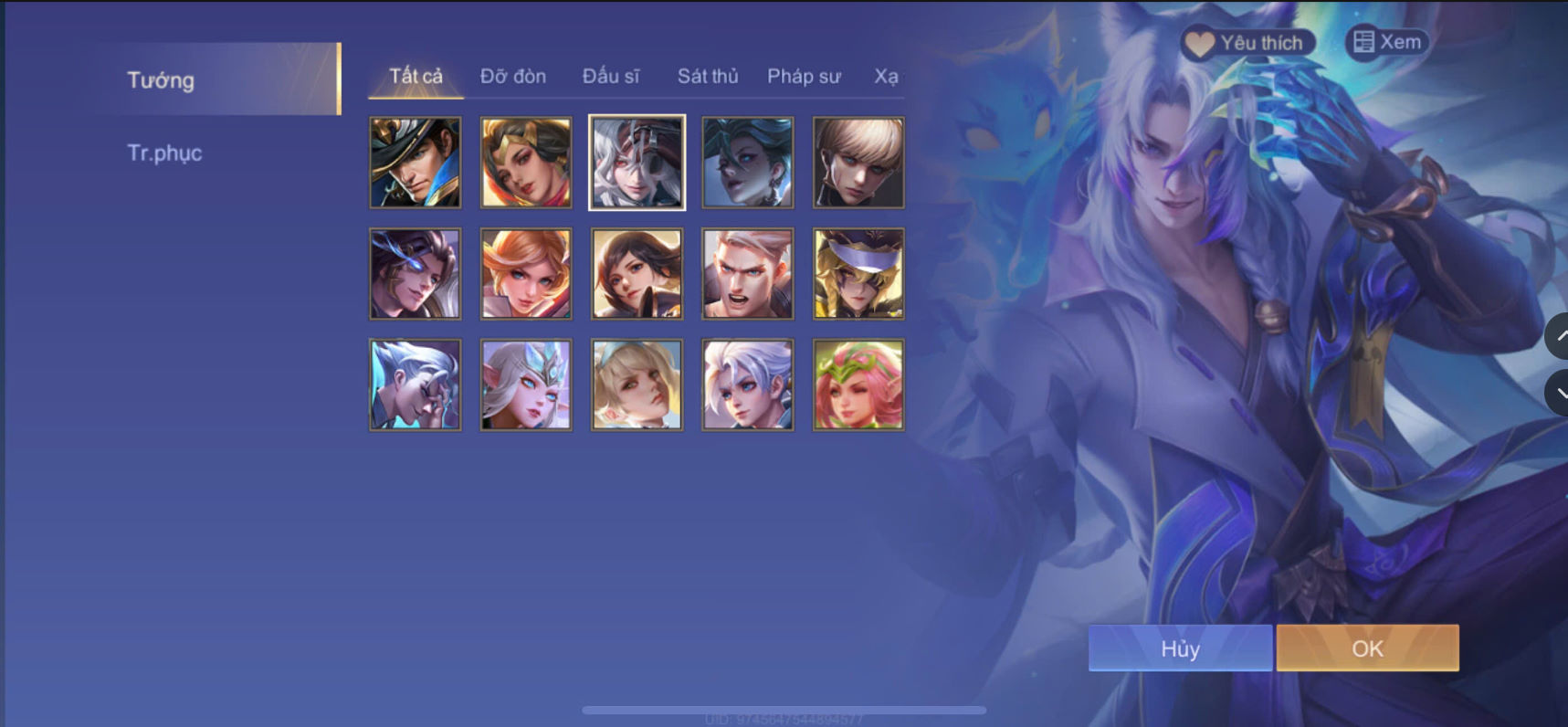
Task: Select the cowboy-hat hero portrait
Action: pyautogui.click(x=415, y=162)
